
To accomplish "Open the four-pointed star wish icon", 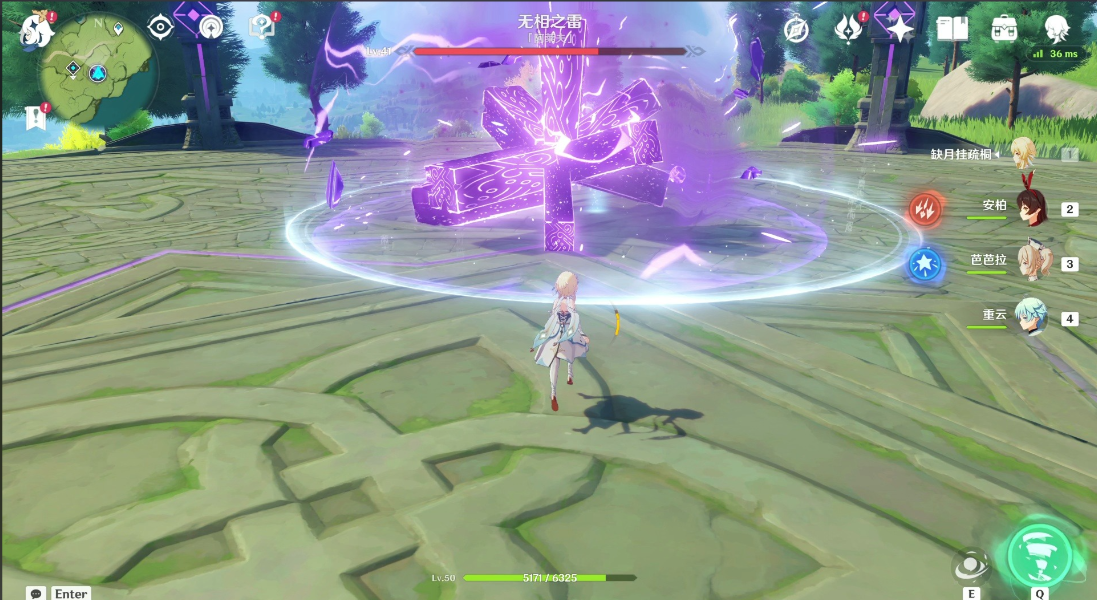I will click(x=901, y=29).
